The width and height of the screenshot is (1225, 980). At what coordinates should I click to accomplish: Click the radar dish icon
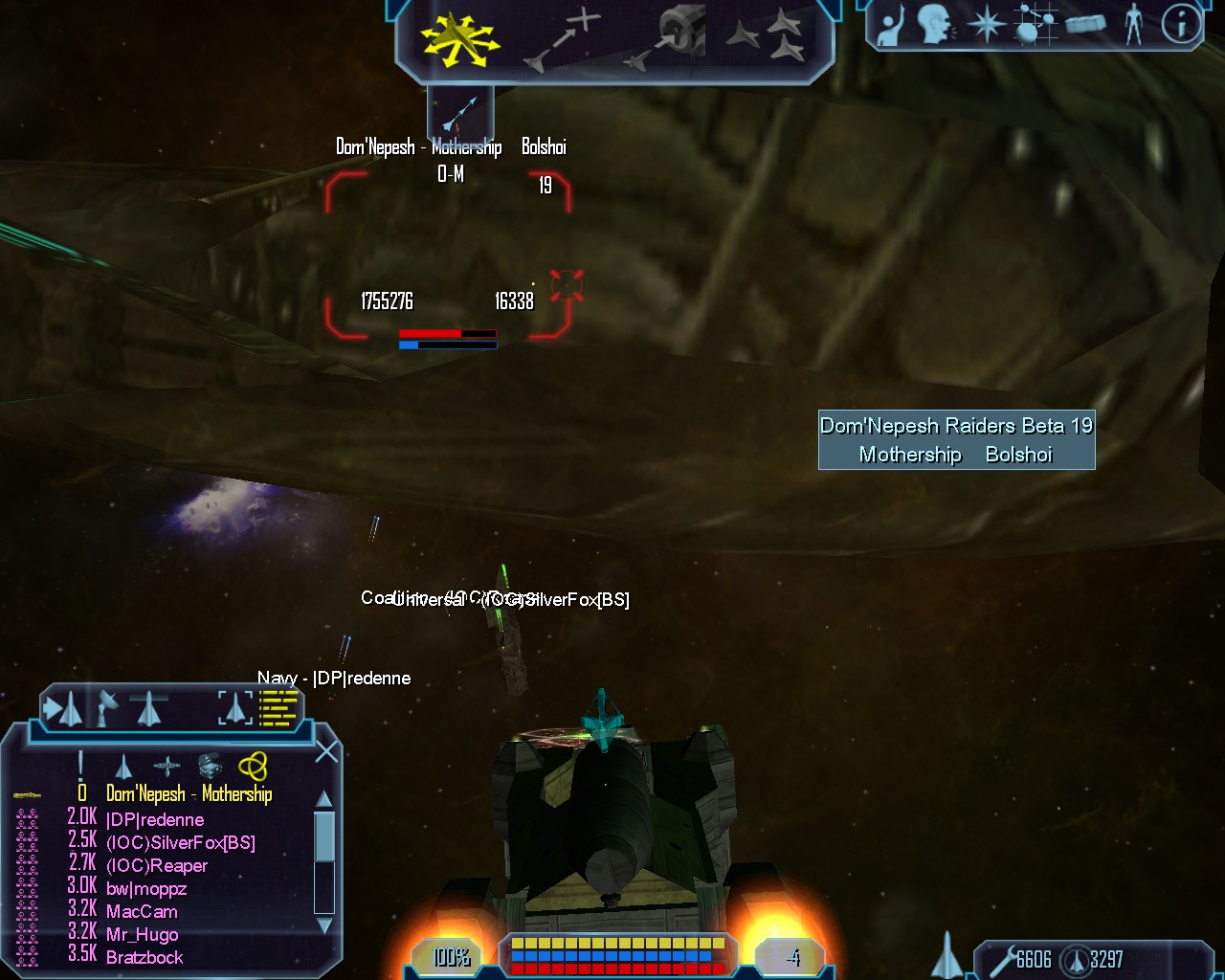click(x=106, y=708)
